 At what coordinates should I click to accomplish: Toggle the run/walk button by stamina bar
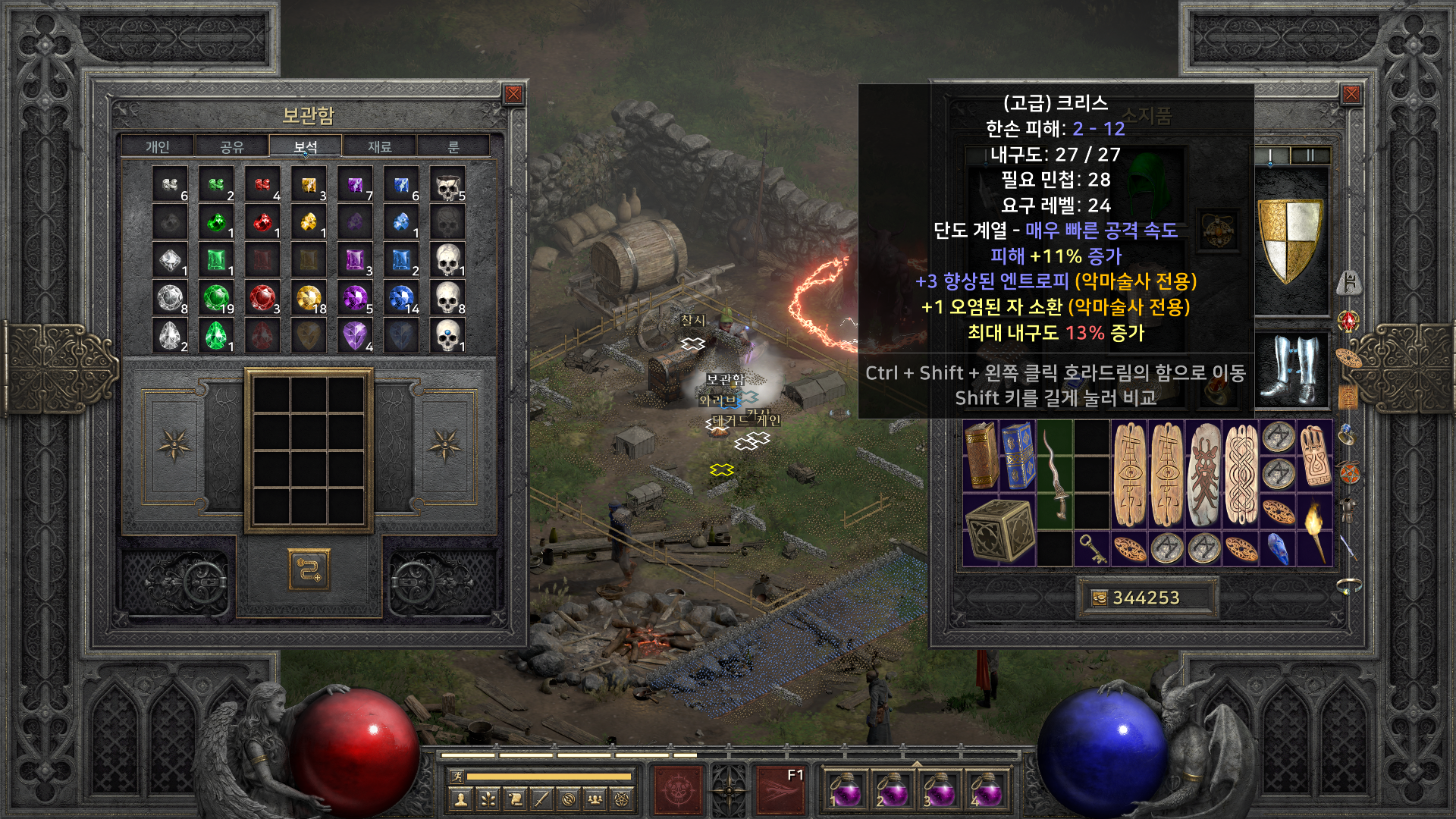[x=457, y=776]
